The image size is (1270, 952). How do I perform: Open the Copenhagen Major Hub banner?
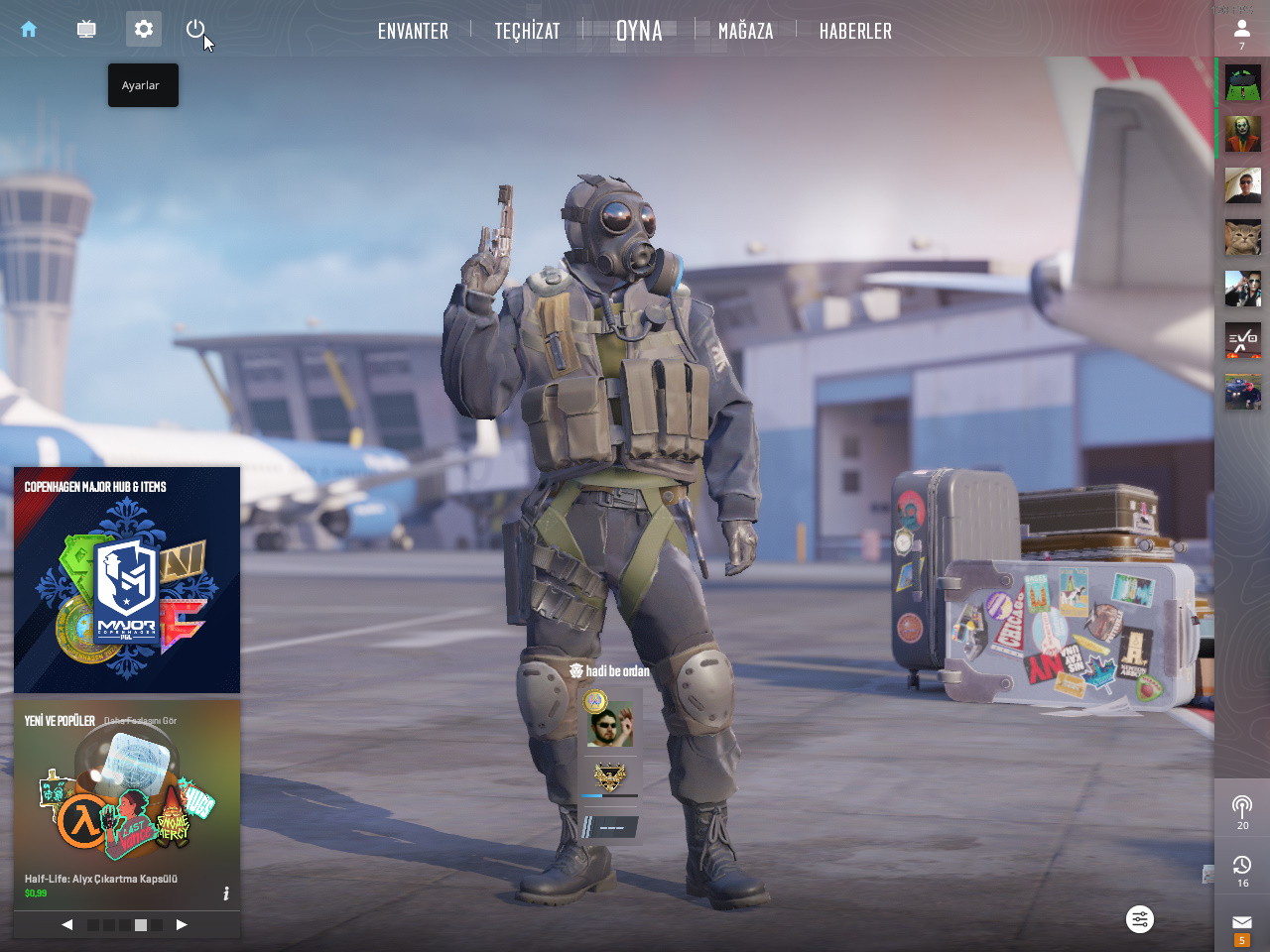click(x=127, y=580)
